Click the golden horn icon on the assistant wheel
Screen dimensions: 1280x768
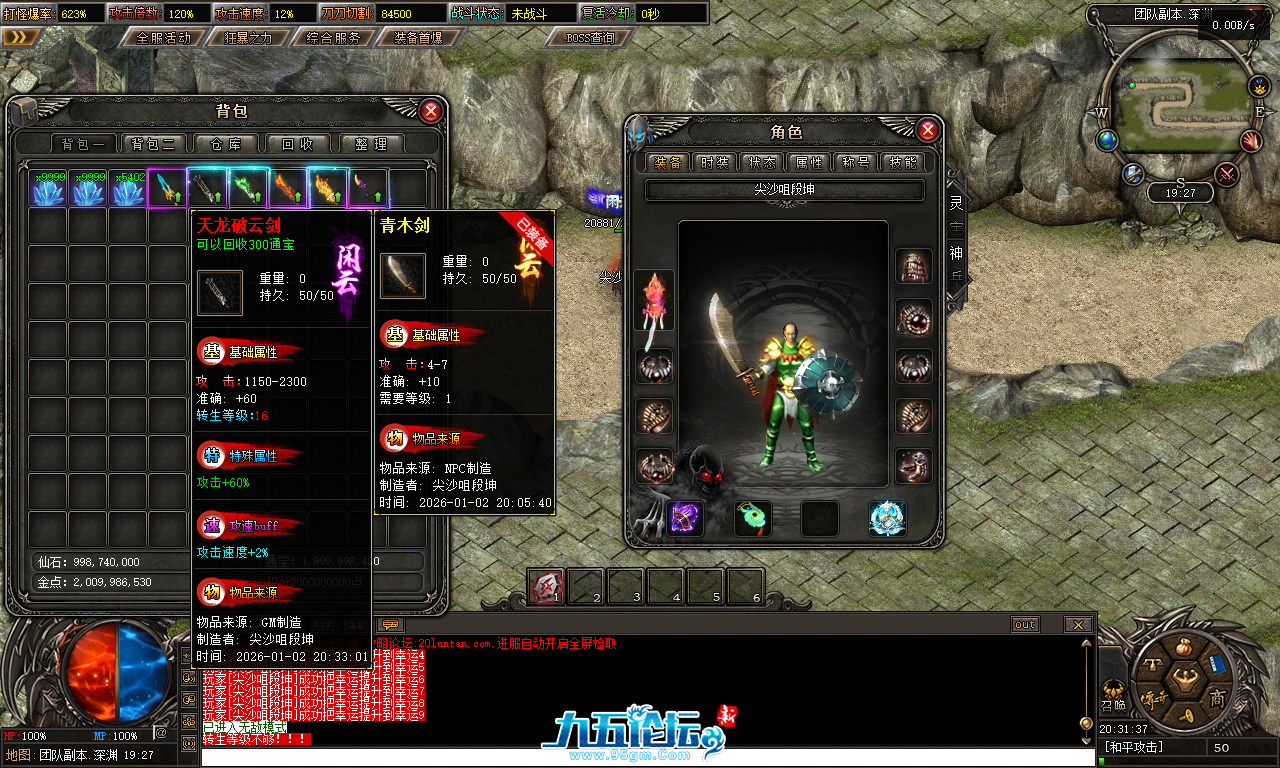[1186, 715]
